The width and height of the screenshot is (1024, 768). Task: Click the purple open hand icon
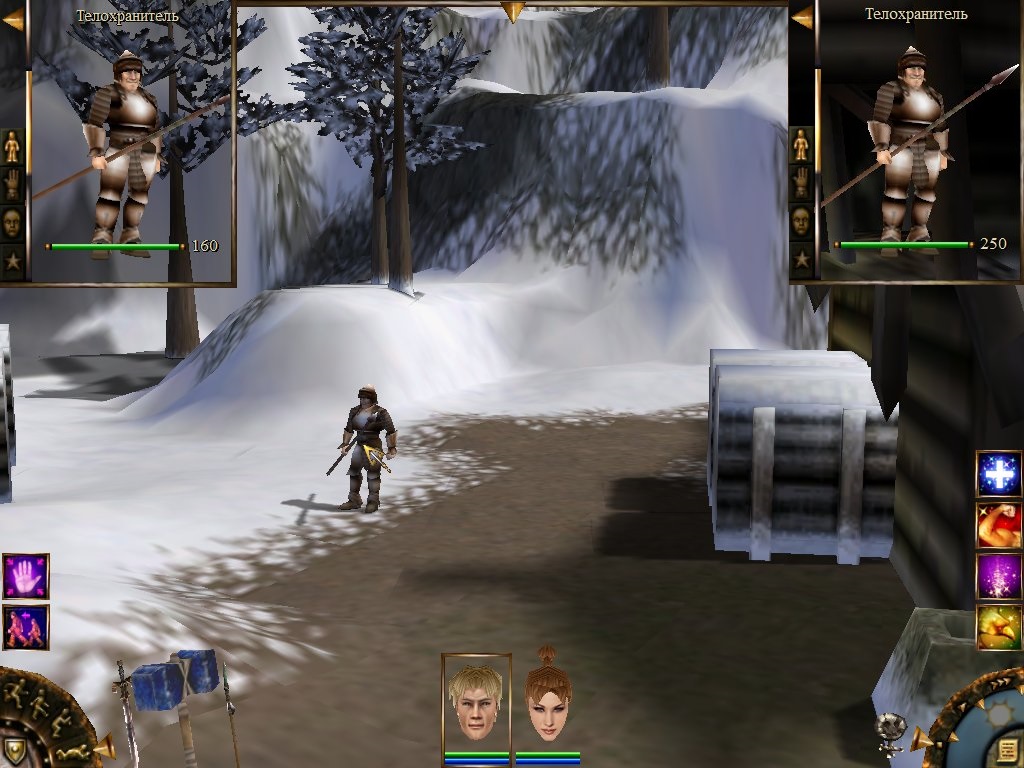click(25, 576)
